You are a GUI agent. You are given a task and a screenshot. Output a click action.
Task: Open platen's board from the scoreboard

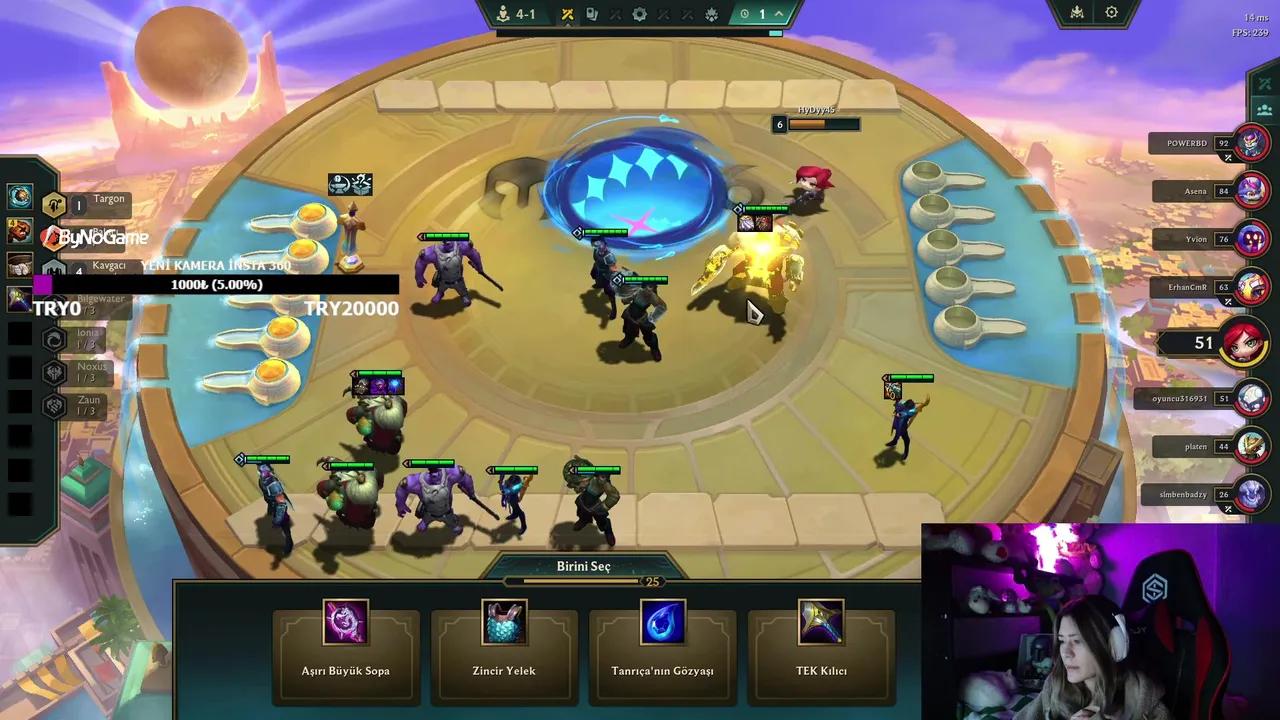pos(1251,446)
